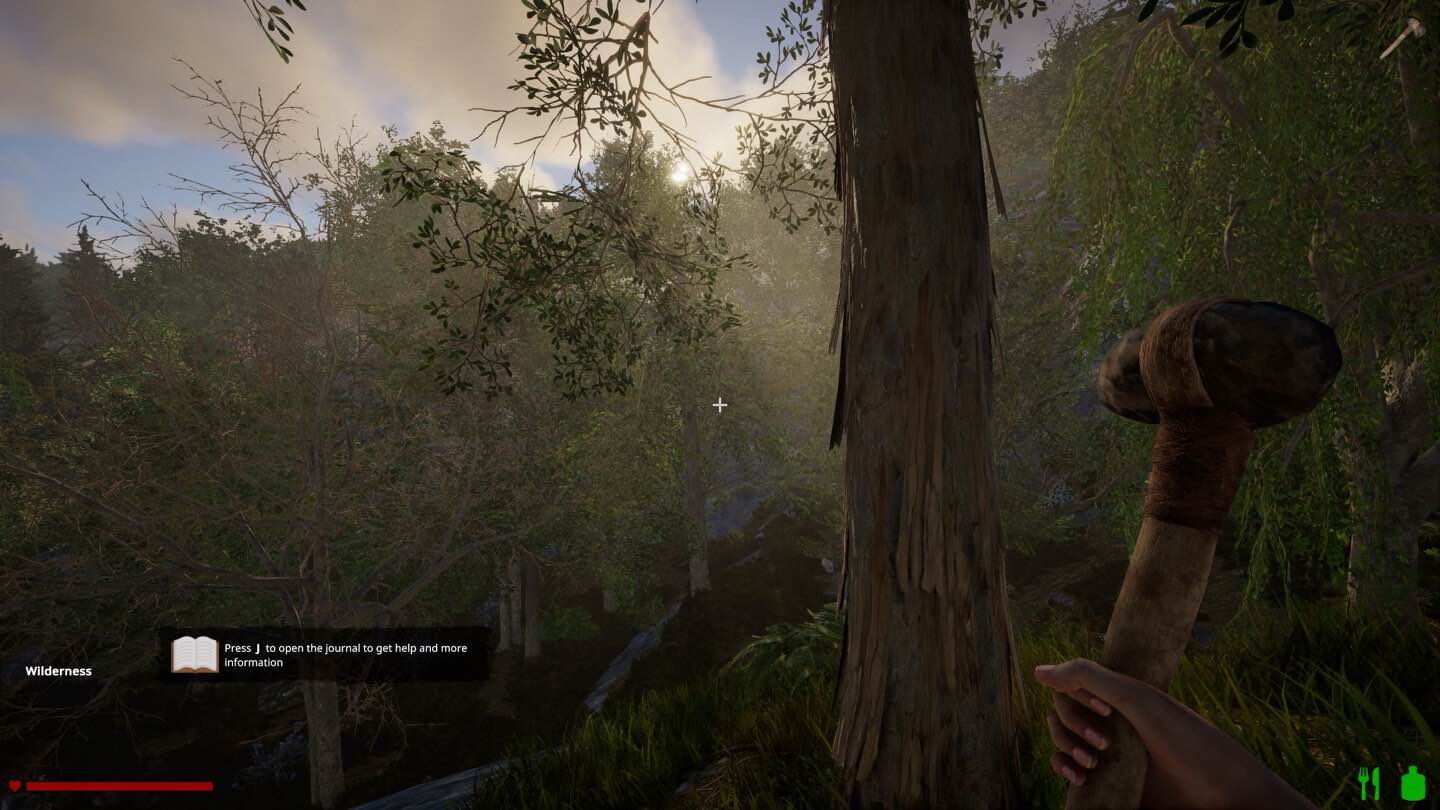Click the green fork and knife hunger icon

[1368, 783]
